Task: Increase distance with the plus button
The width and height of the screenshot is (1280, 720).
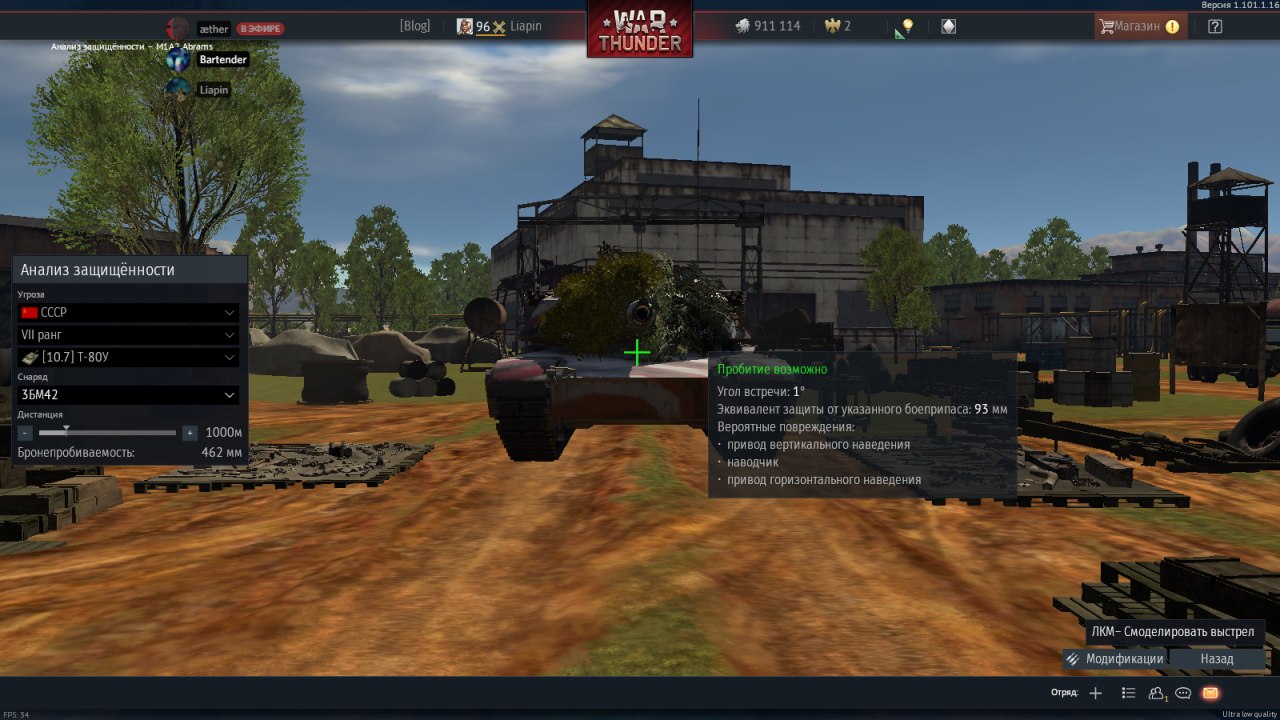Action: [x=189, y=433]
